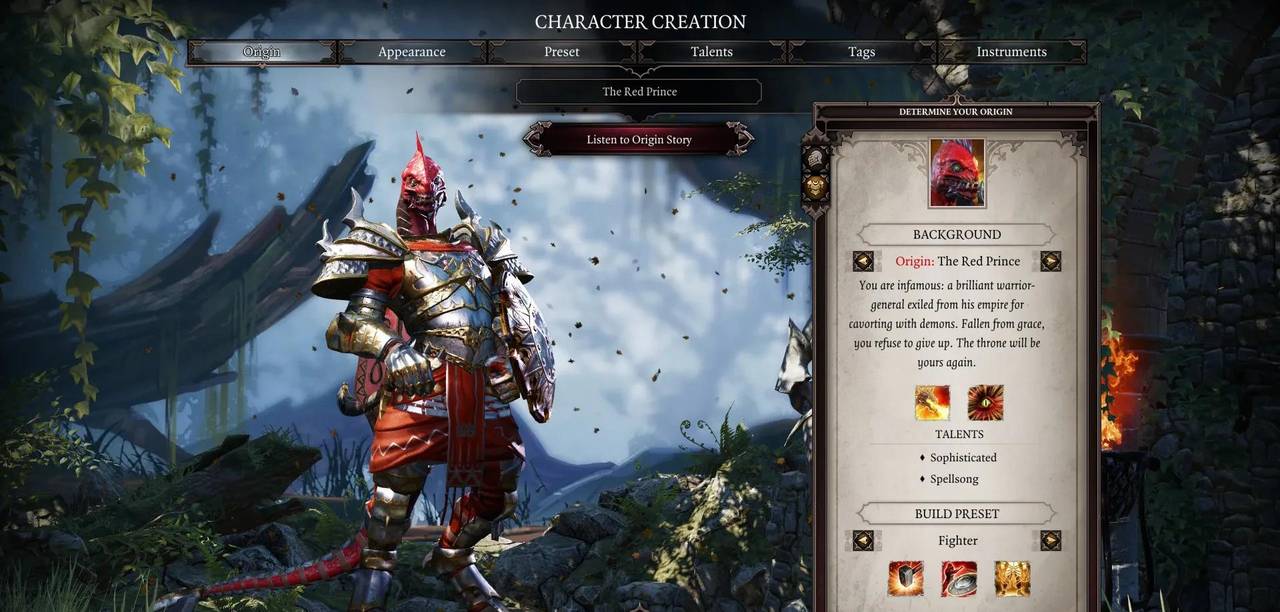
Task: Open the helmet side tab on panel
Action: click(x=816, y=158)
